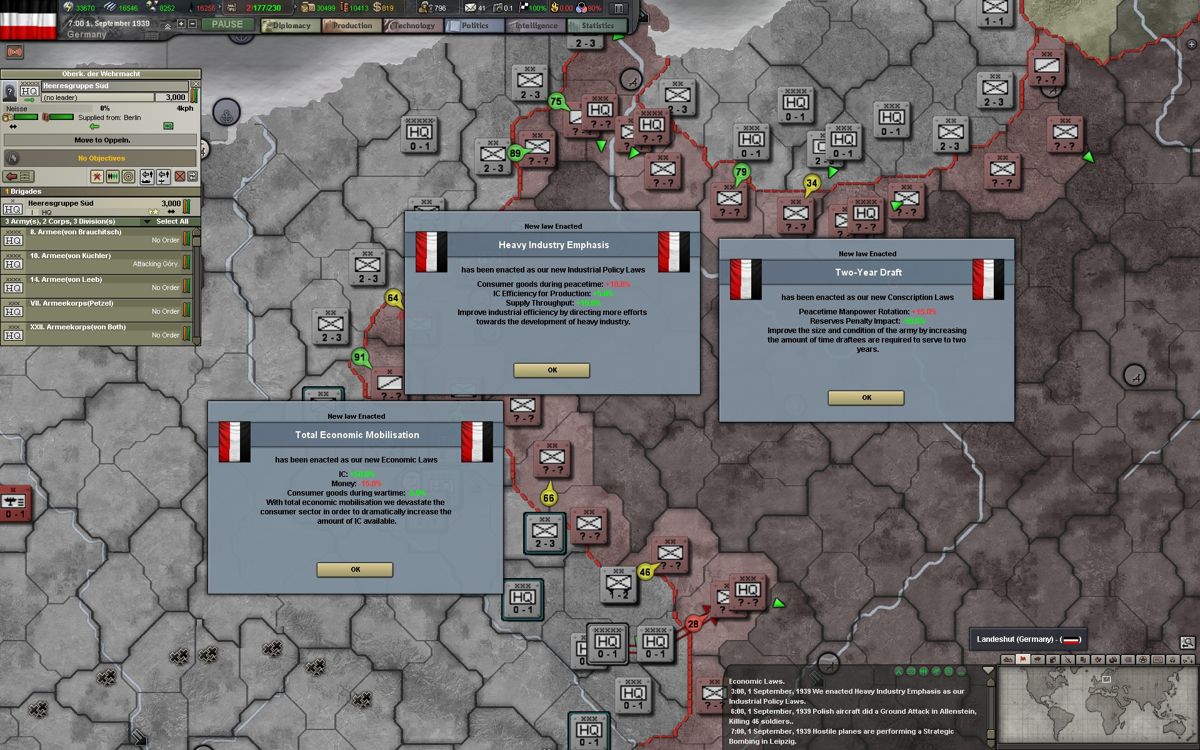Switch to the Technology tab
The width and height of the screenshot is (1200, 750).
412,25
